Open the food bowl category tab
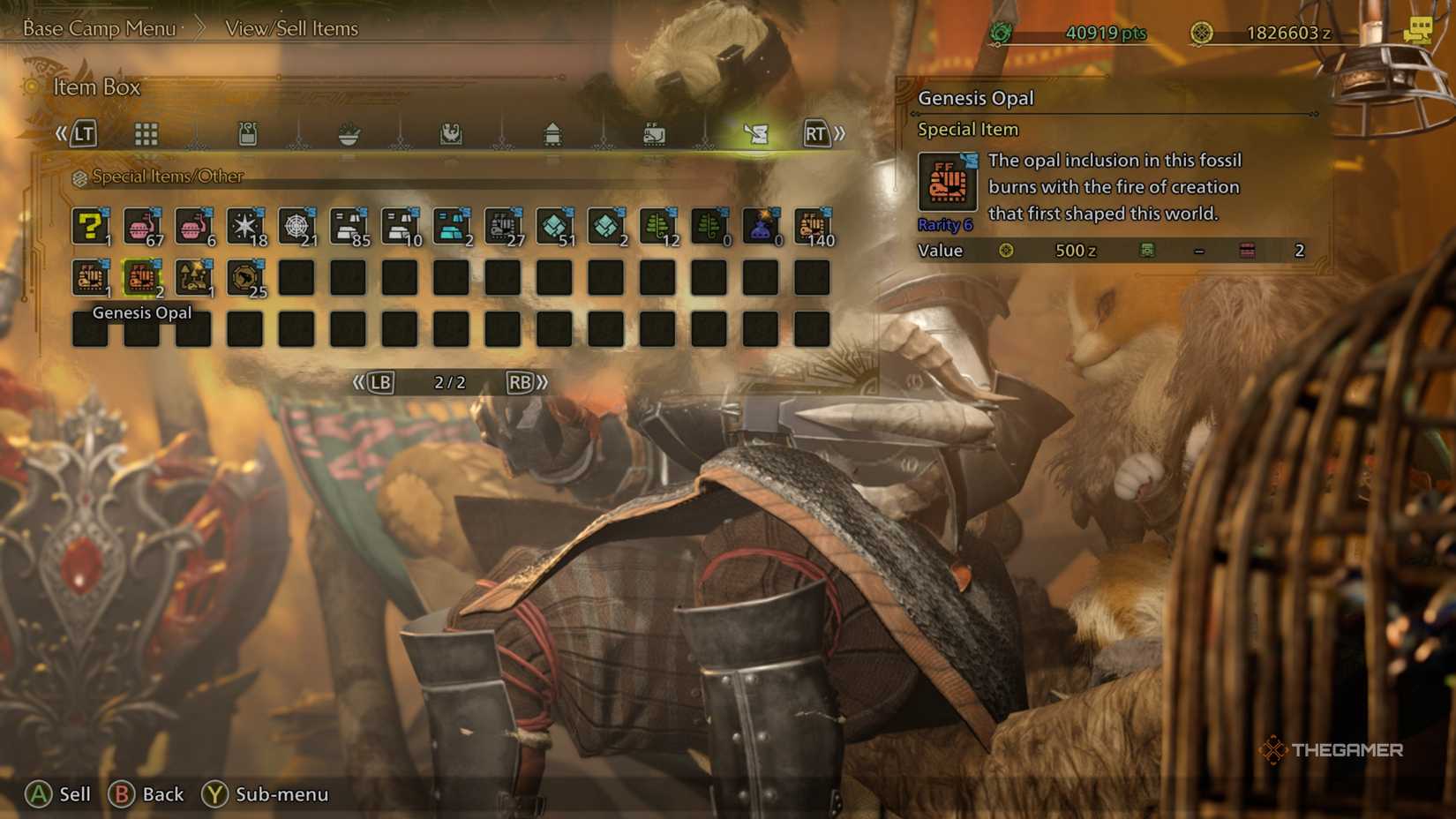The image size is (1456, 819). click(349, 134)
